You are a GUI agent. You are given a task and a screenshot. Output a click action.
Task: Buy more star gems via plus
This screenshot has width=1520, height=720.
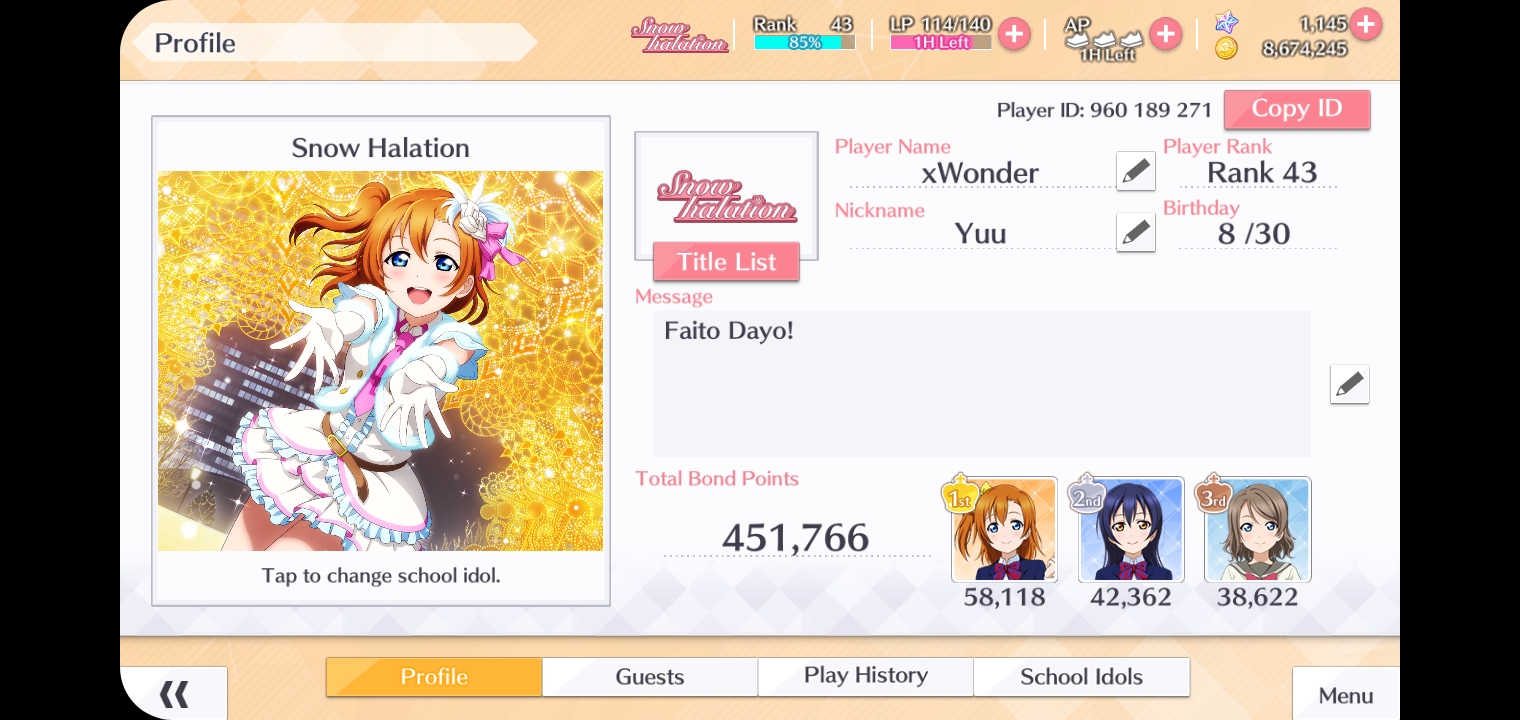coord(1366,23)
